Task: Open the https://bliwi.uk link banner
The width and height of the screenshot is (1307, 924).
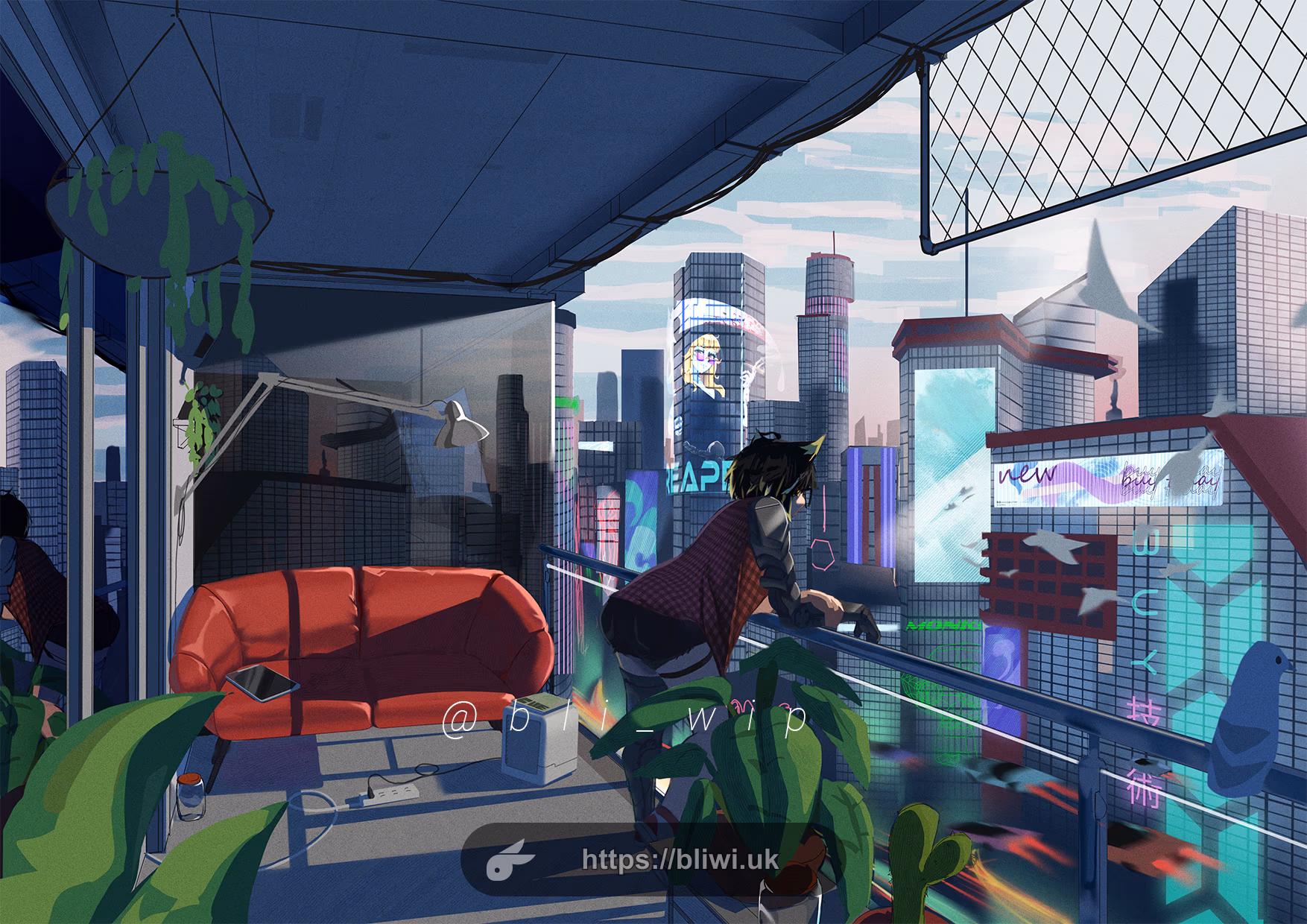Action: pyautogui.click(x=679, y=859)
